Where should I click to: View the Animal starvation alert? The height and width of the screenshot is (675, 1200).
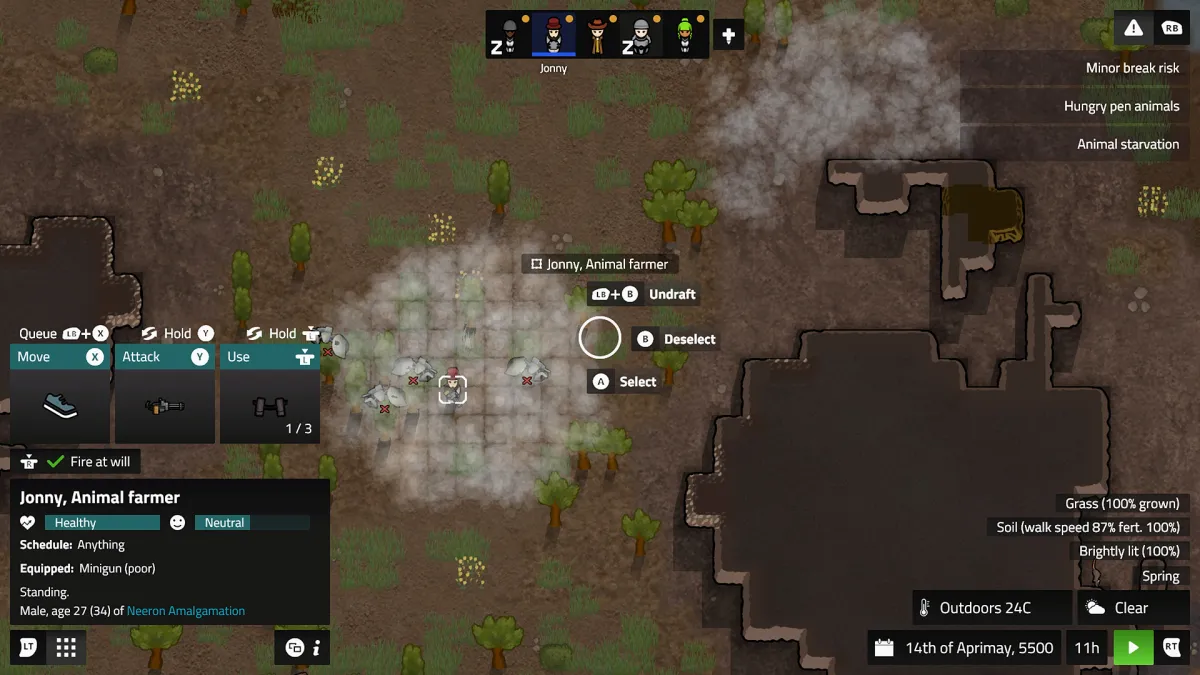(x=1127, y=144)
